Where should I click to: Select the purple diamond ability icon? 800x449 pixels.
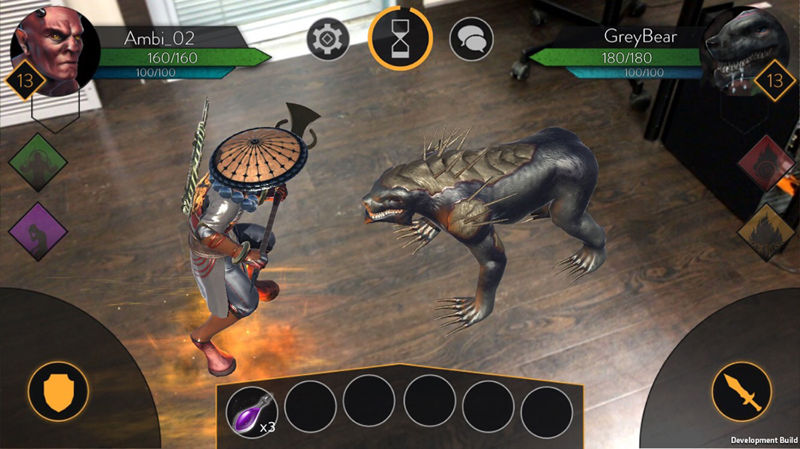pos(38,231)
